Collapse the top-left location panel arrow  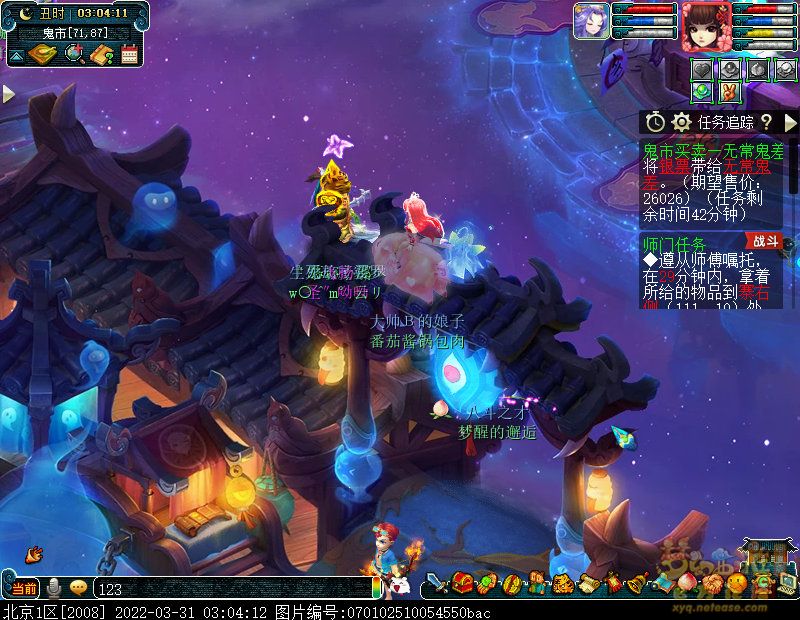click(x=16, y=54)
